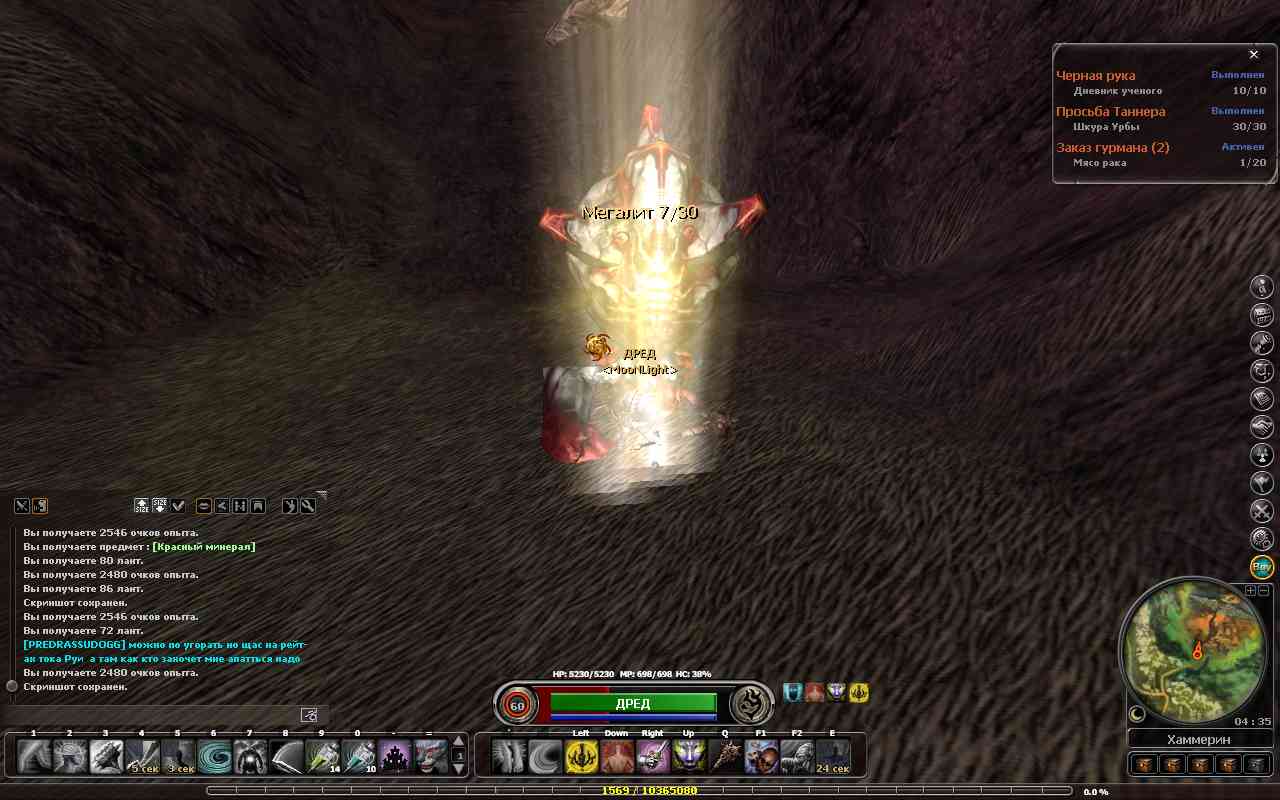Close the quest tracker panel
Screen dimensions: 1280x800
[x=1254, y=55]
